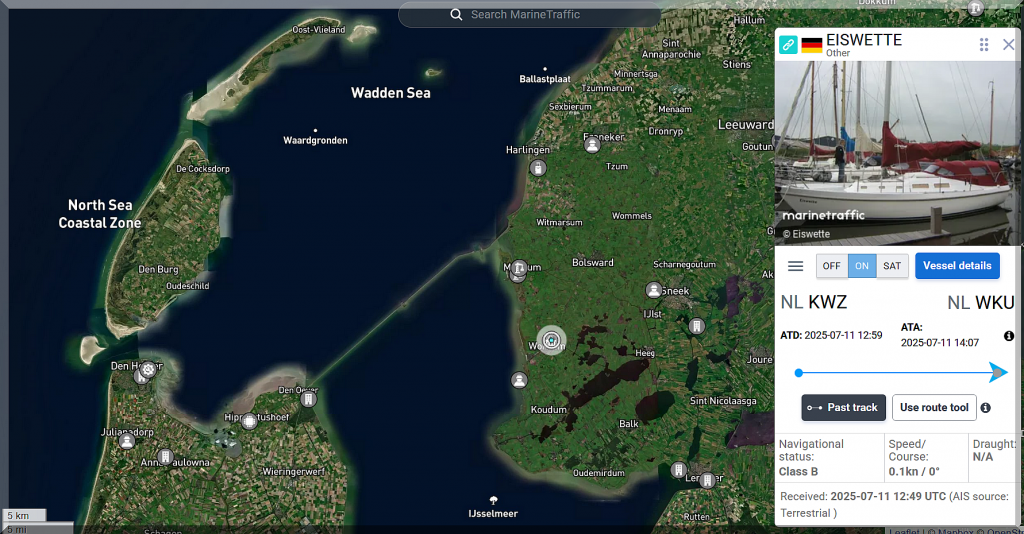This screenshot has width=1024, height=534.
Task: Choose the SAT satellite option
Action: pos(891,266)
